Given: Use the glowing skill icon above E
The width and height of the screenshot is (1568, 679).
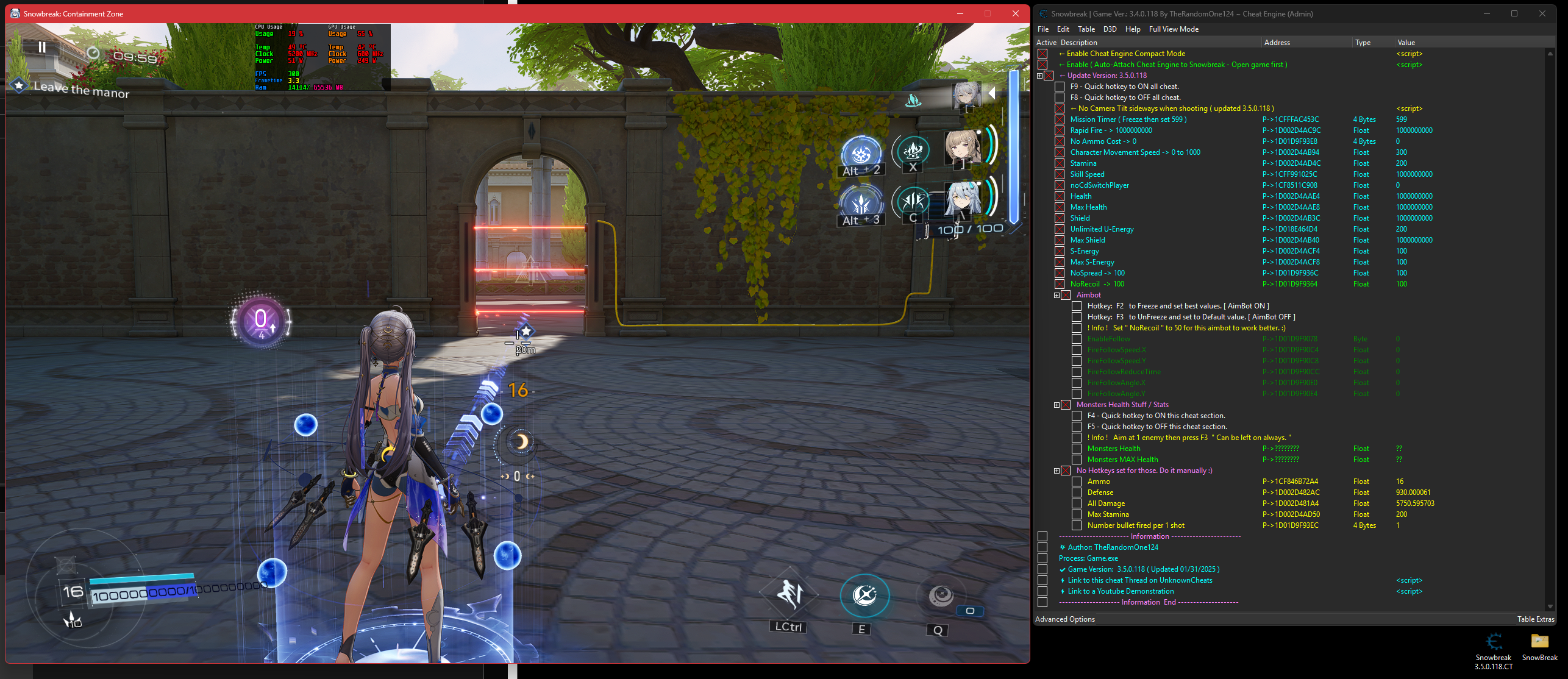Looking at the screenshot, I should pyautogui.click(x=864, y=595).
